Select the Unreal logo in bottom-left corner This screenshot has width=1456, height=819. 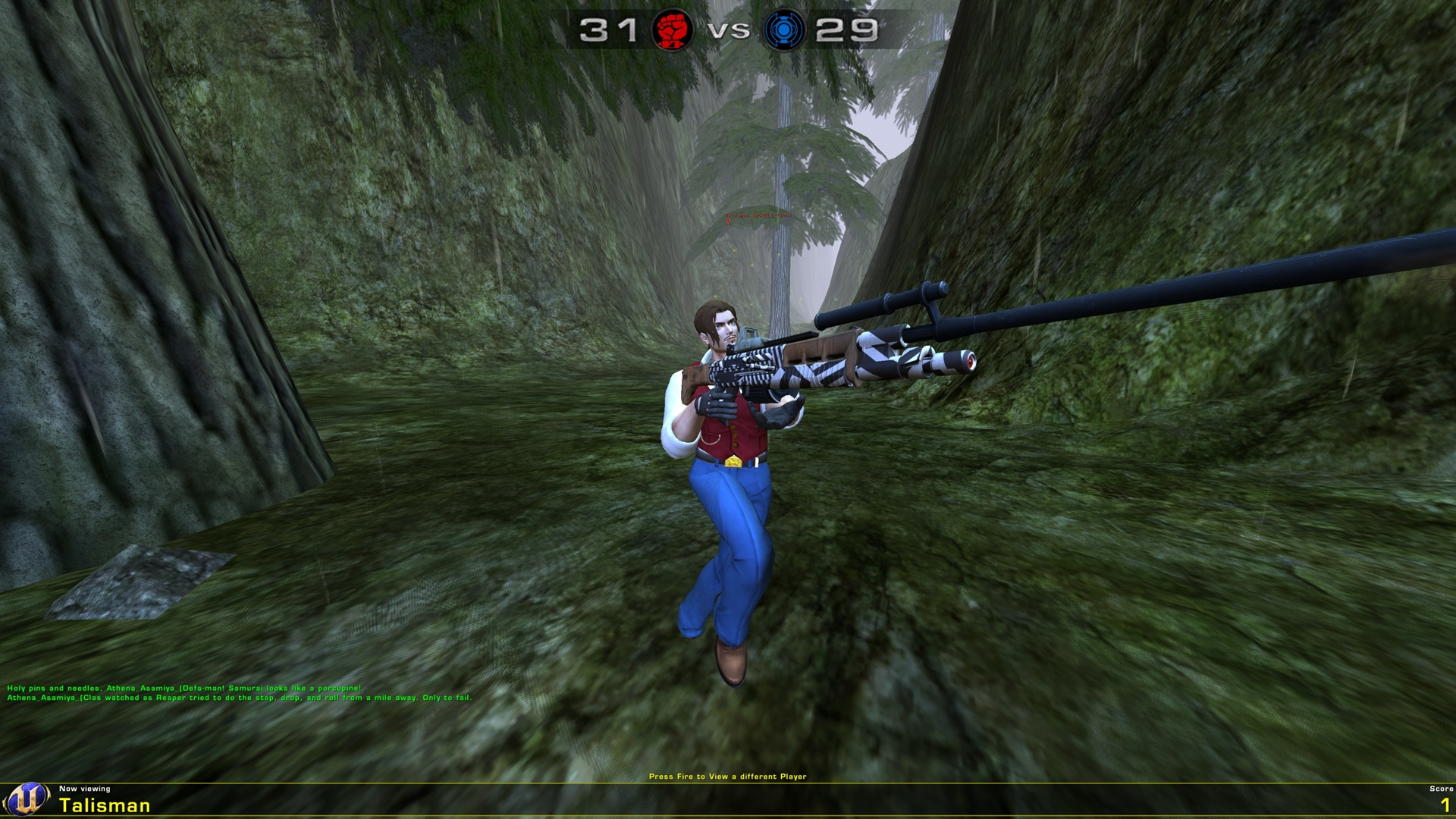26,798
